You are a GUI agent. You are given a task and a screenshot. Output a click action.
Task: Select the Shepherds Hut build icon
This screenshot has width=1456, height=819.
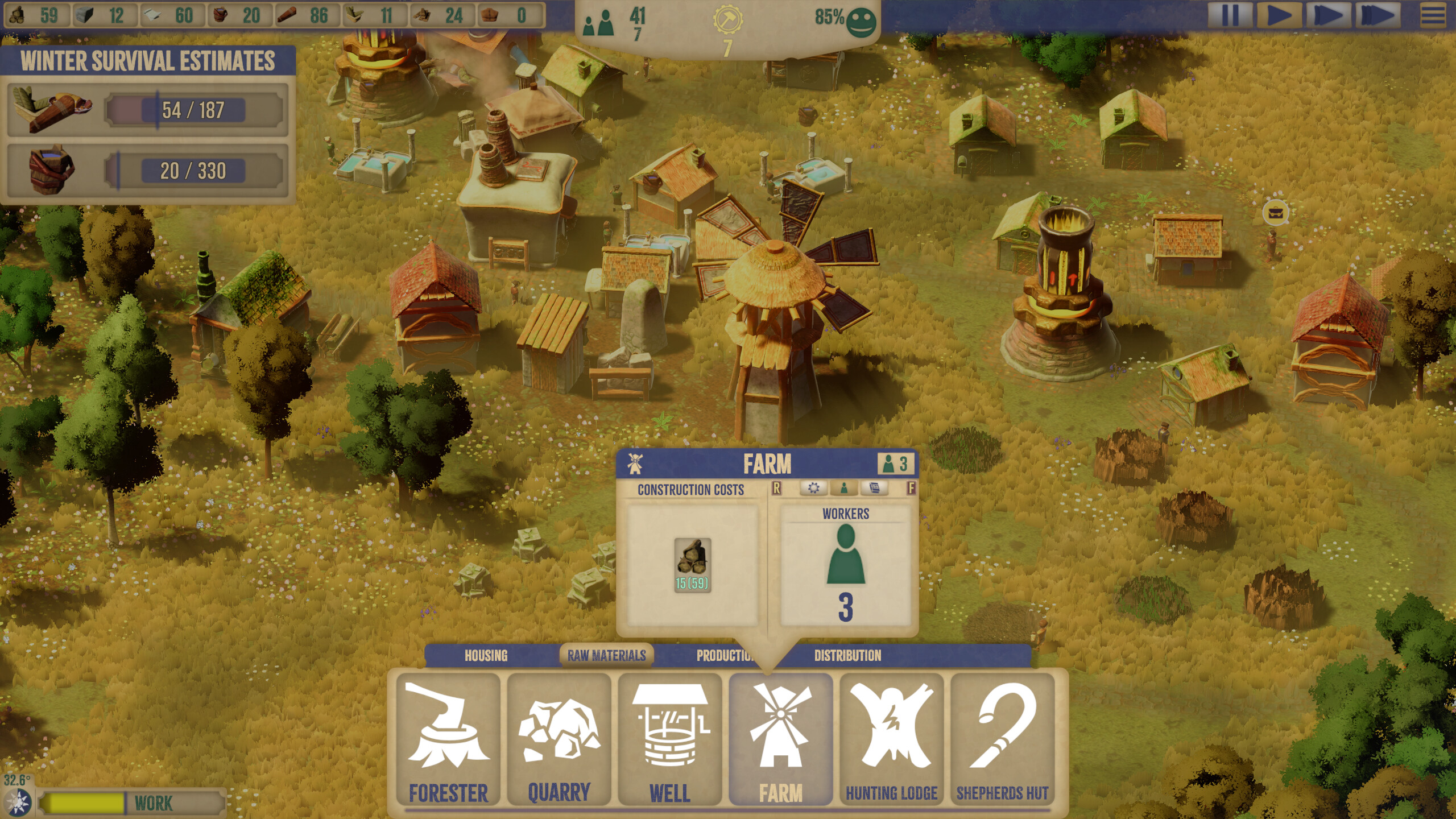click(1004, 734)
